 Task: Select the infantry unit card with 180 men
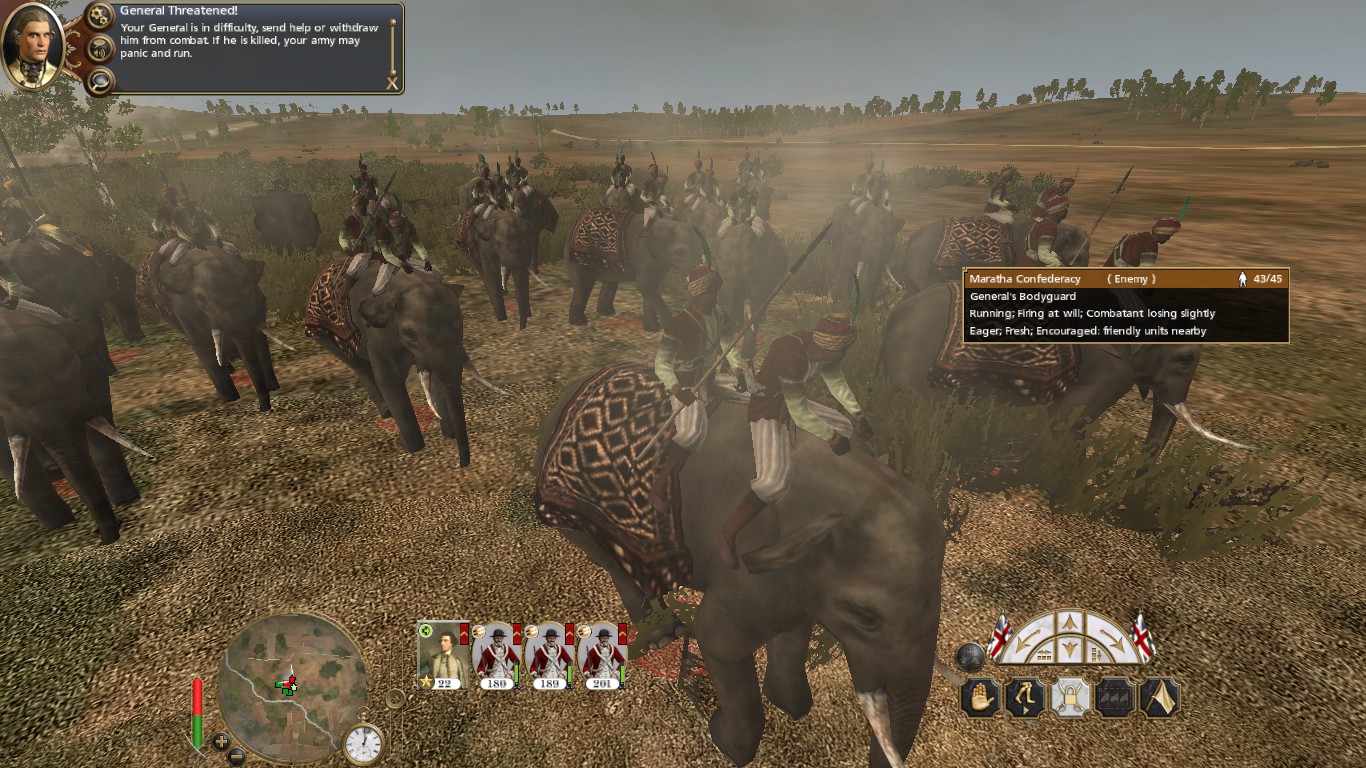click(496, 655)
